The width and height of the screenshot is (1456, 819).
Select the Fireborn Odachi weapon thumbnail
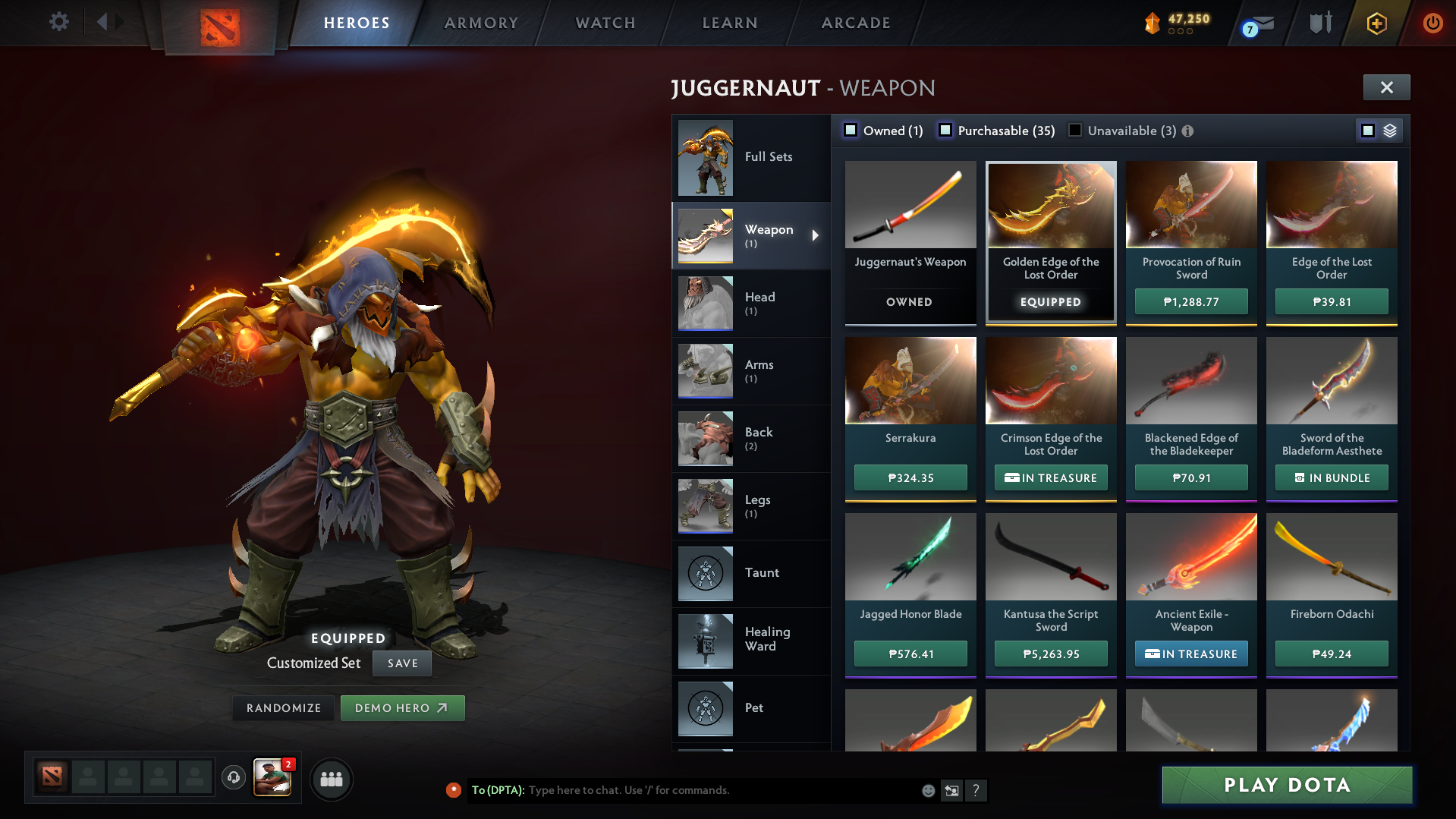1331,556
